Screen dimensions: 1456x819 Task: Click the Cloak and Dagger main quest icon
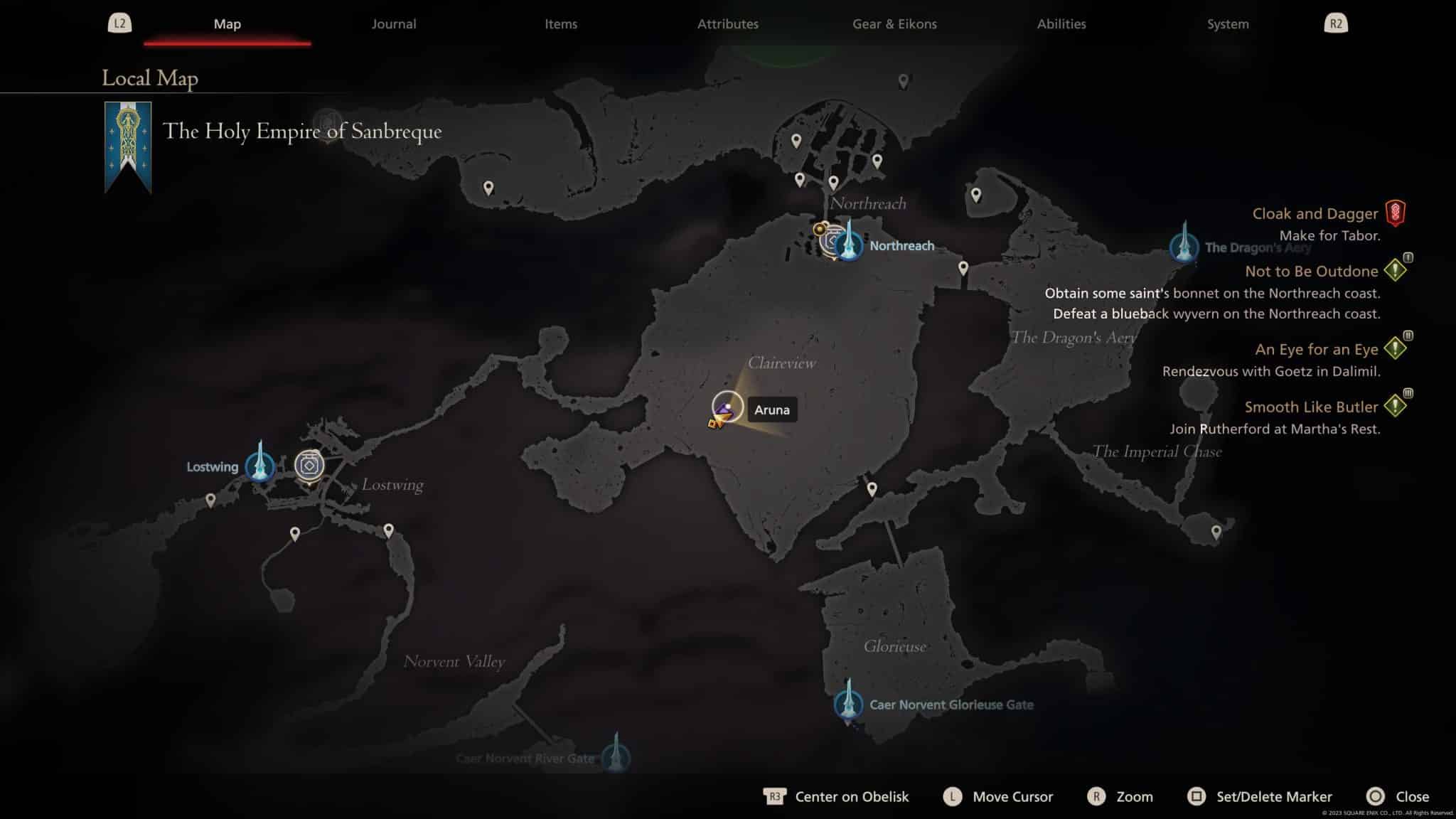coord(1396,213)
